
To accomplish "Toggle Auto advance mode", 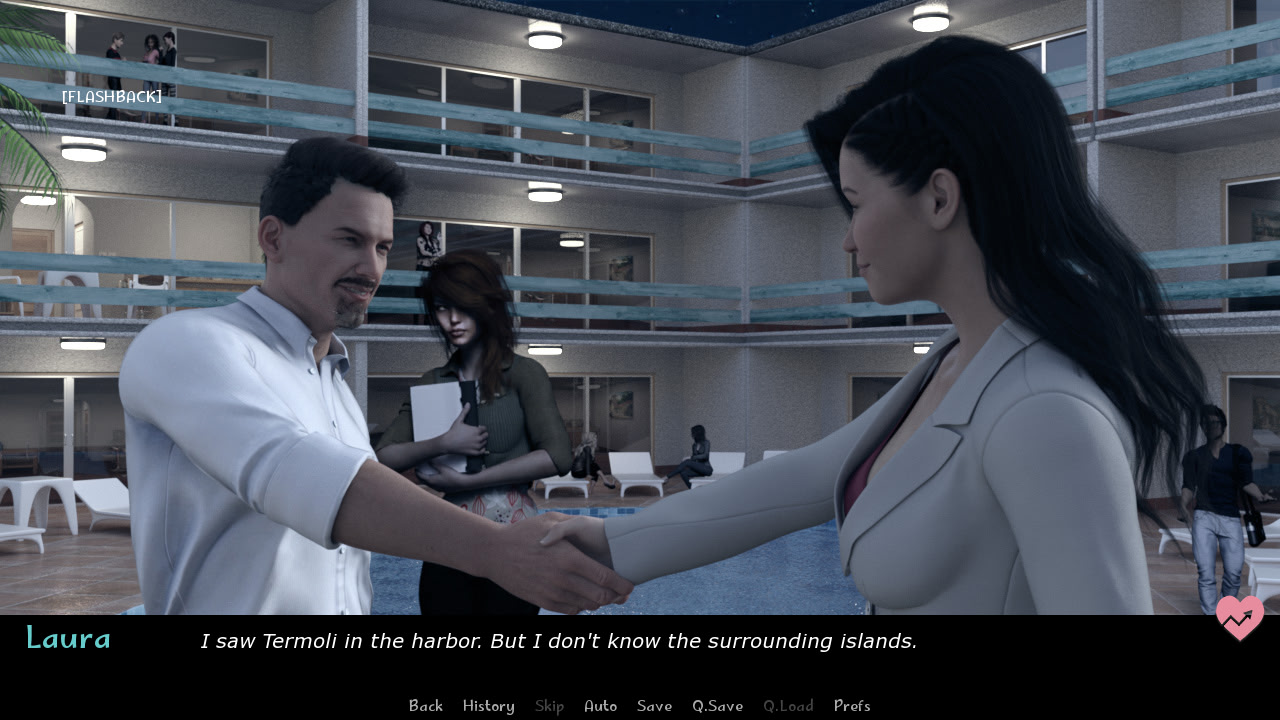I will [x=600, y=706].
